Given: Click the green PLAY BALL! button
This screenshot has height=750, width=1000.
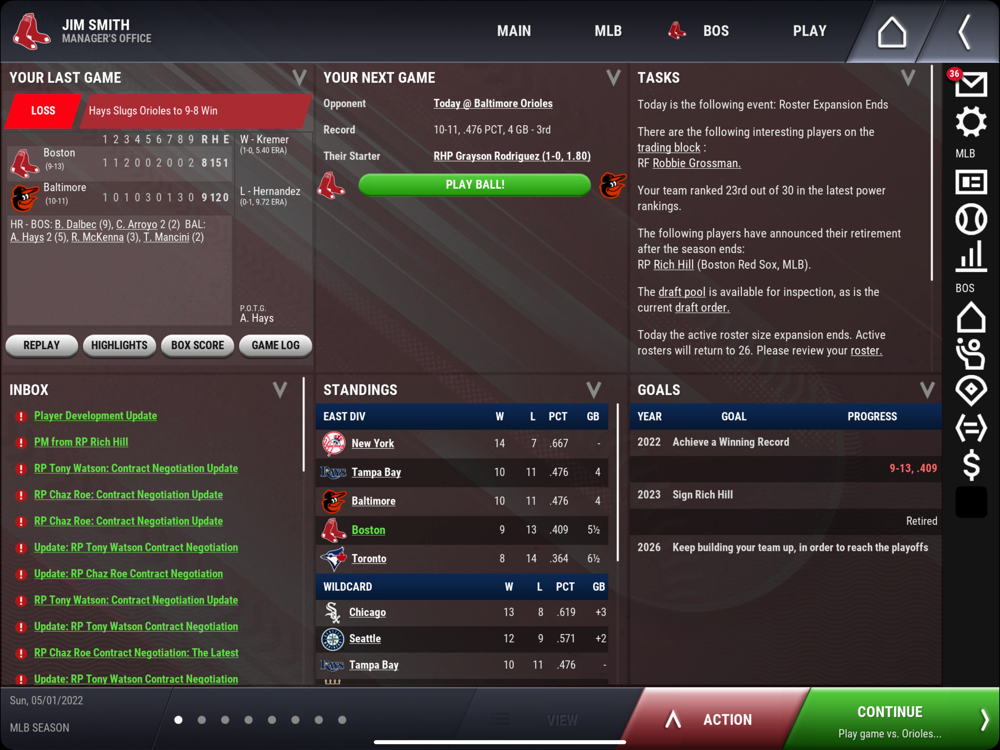Looking at the screenshot, I should [x=474, y=185].
